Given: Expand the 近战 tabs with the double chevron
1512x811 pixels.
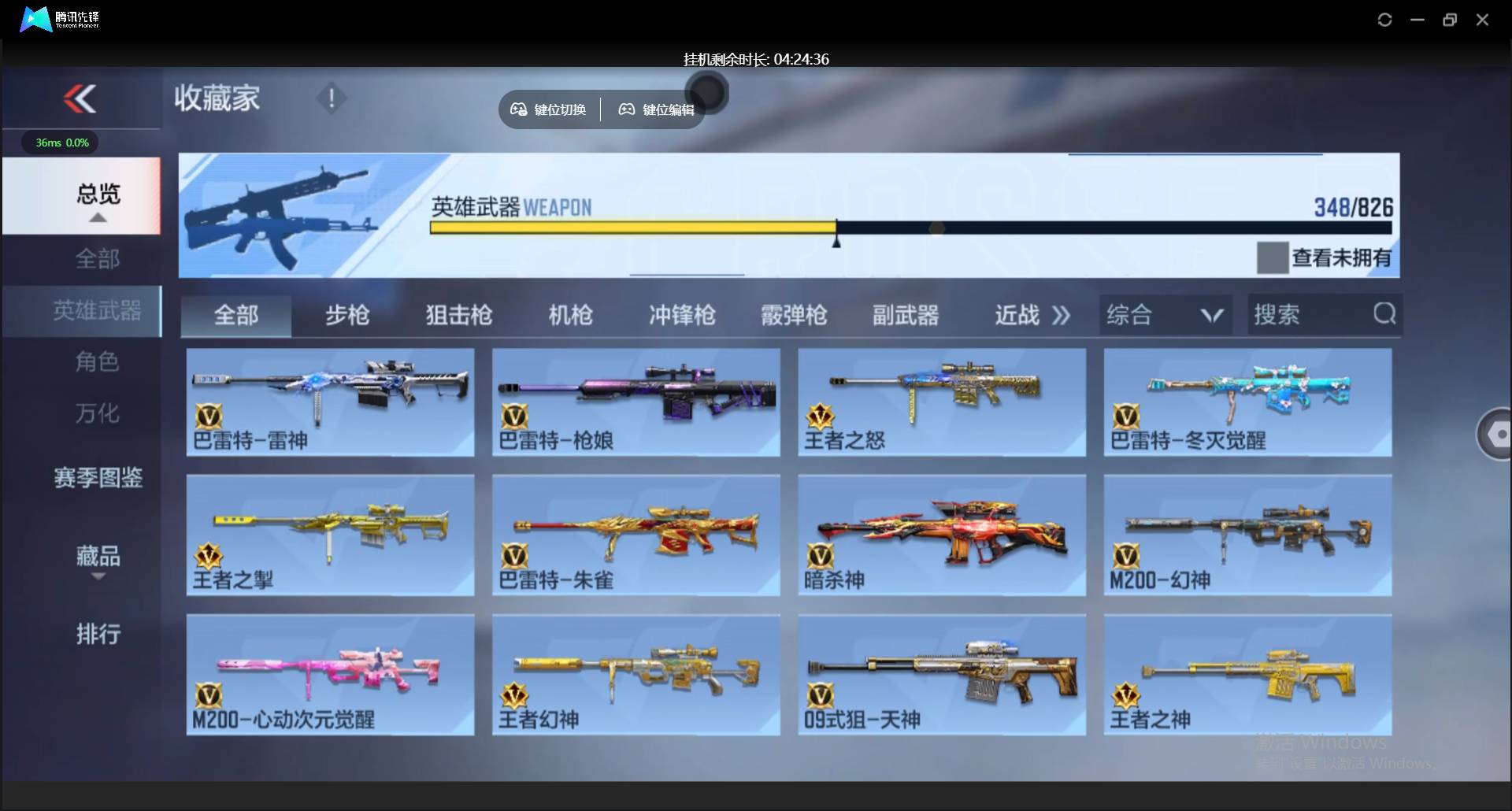Looking at the screenshot, I should pos(1061,314).
